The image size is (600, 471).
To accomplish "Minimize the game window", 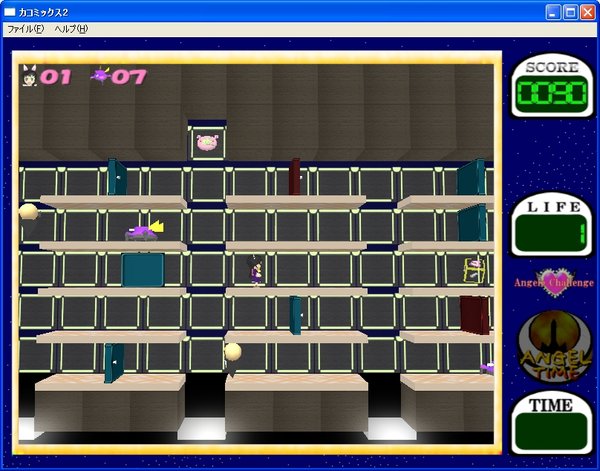I will coord(553,12).
